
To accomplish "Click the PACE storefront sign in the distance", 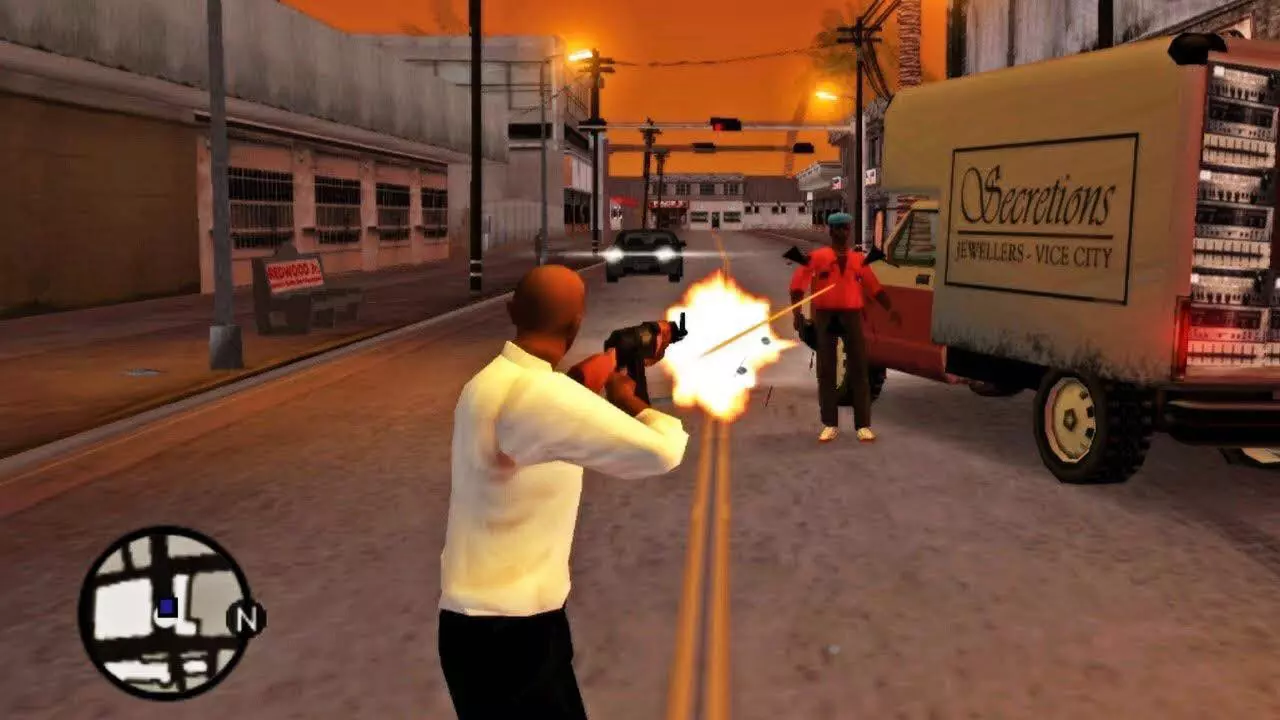I will point(670,203).
